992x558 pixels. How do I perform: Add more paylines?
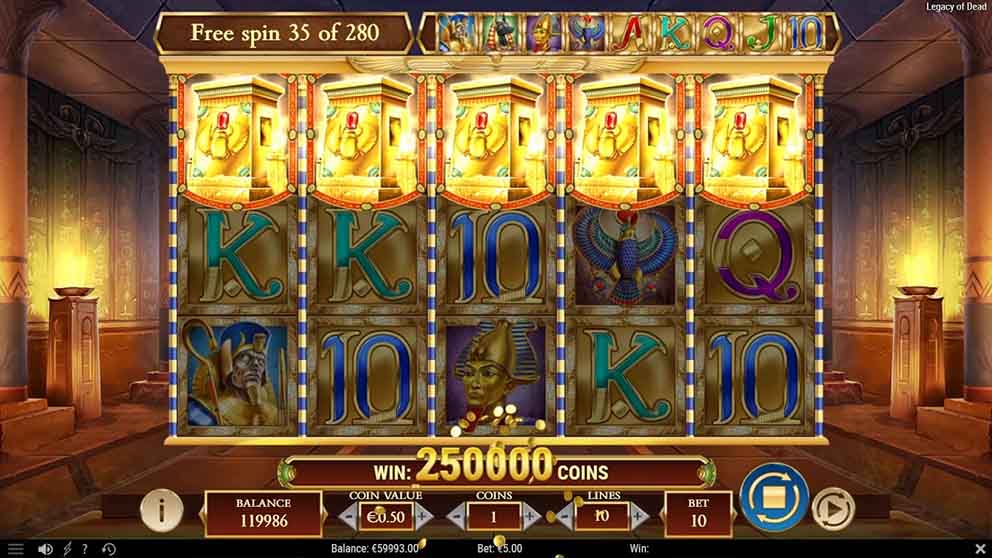click(641, 516)
